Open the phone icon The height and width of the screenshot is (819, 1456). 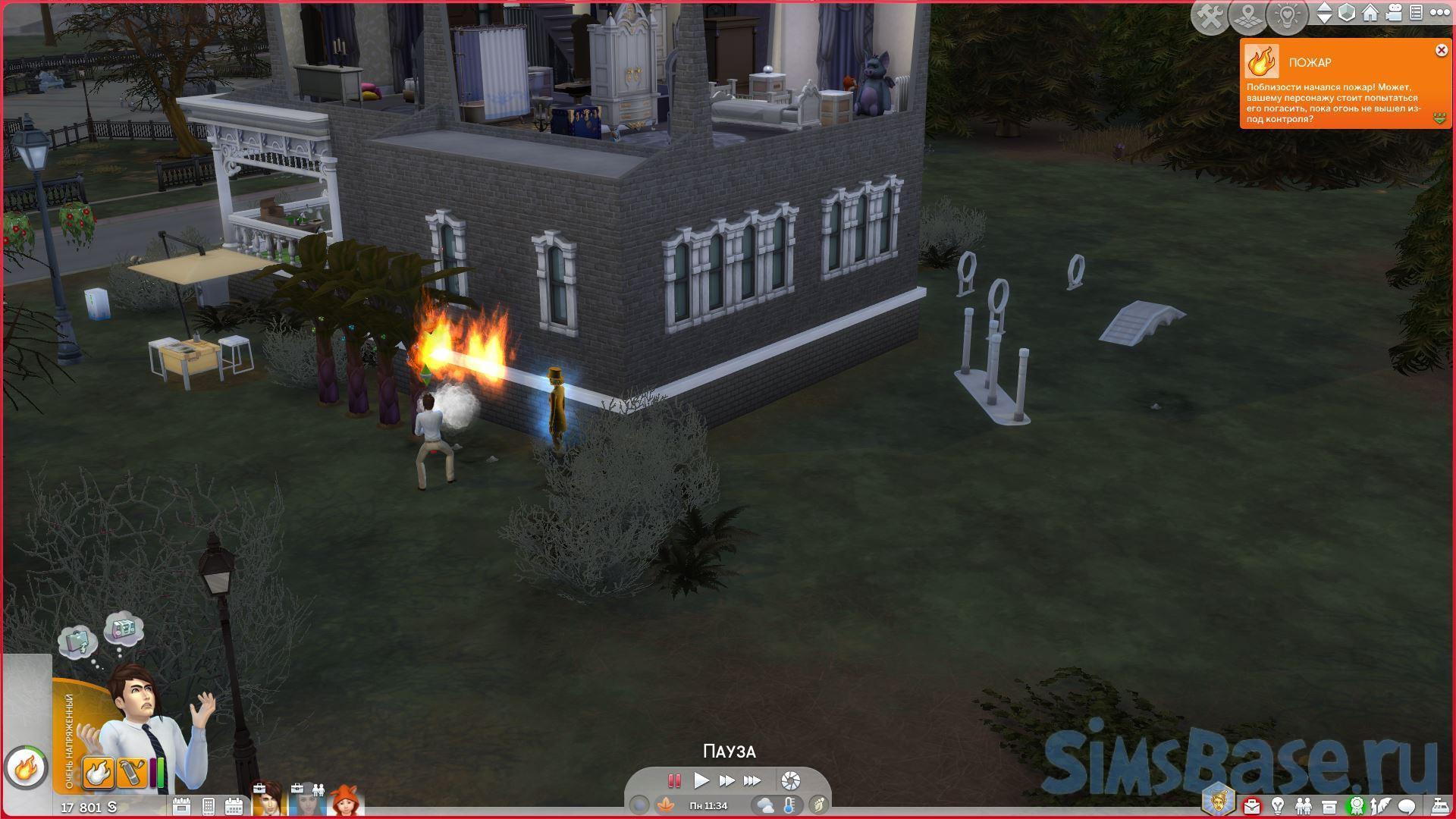click(x=208, y=806)
